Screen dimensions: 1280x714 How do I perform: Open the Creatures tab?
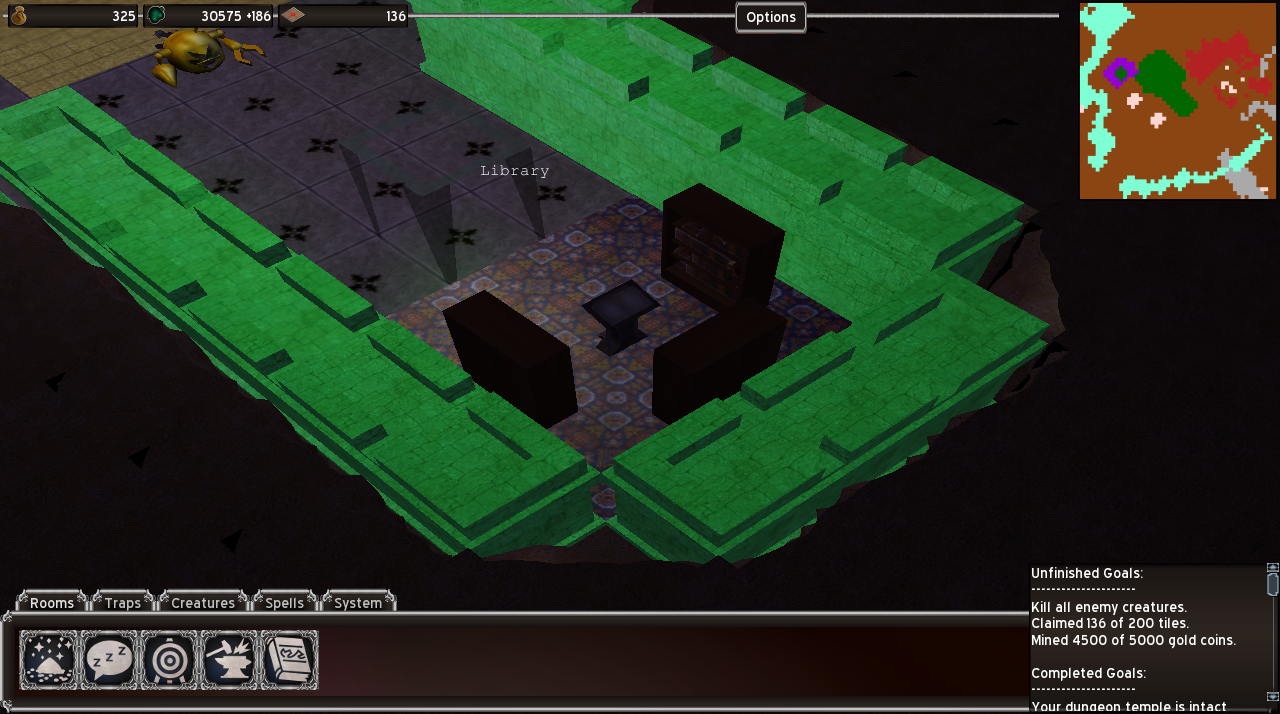203,602
